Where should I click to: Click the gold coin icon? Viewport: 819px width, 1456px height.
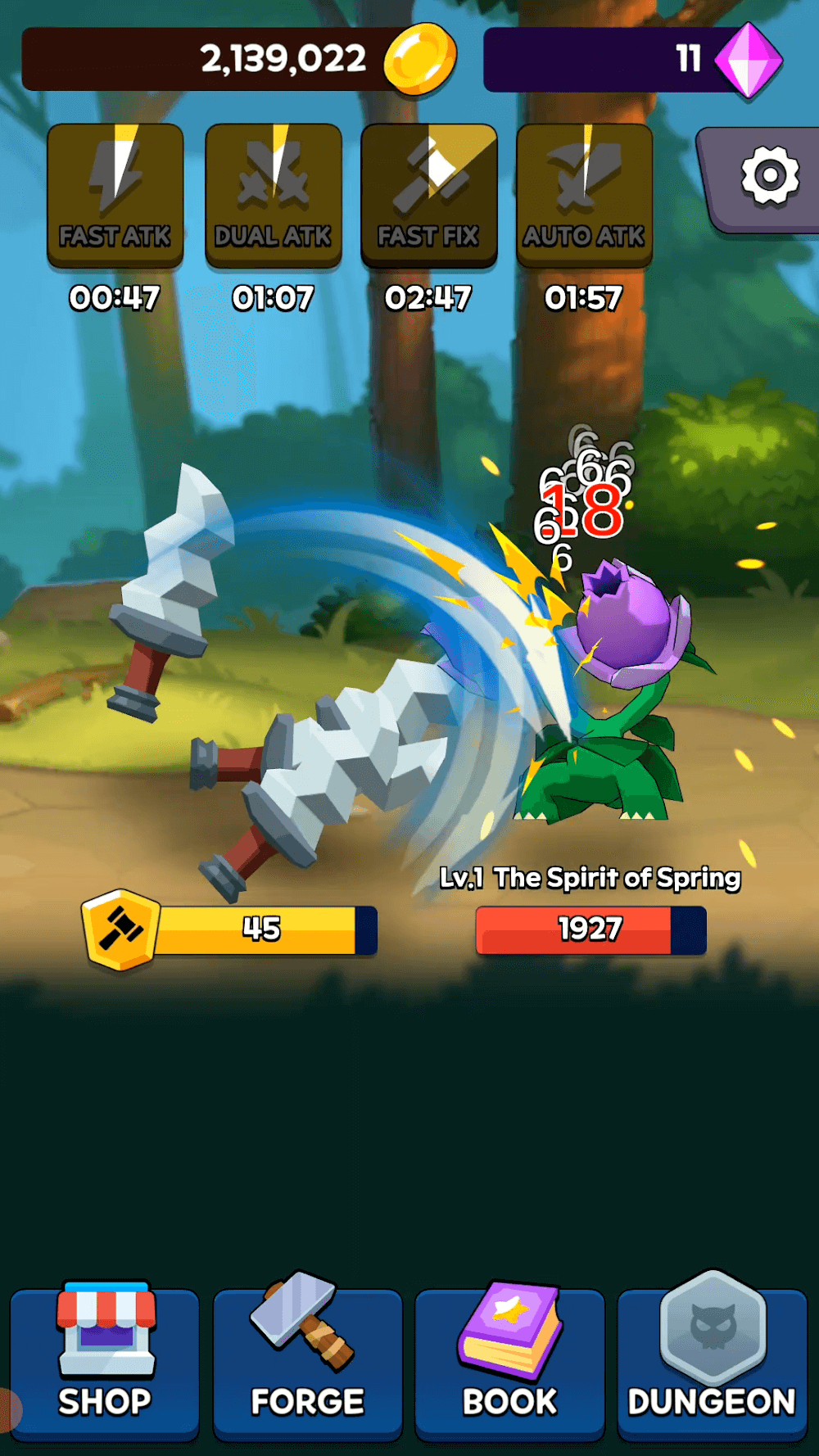pyautogui.click(x=420, y=59)
